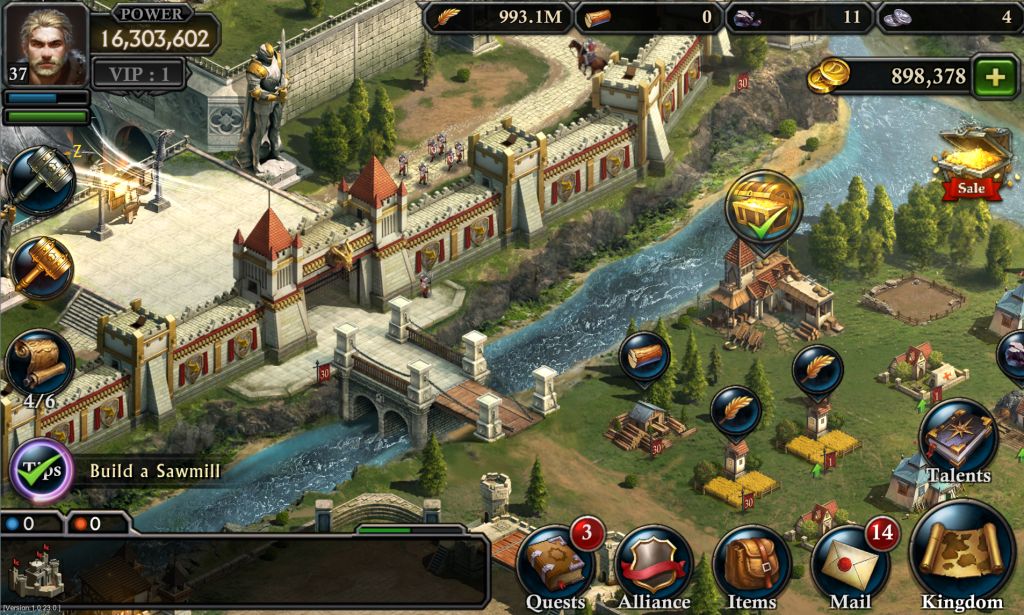Open the Alliance menu
This screenshot has width=1024, height=615.
click(x=653, y=566)
